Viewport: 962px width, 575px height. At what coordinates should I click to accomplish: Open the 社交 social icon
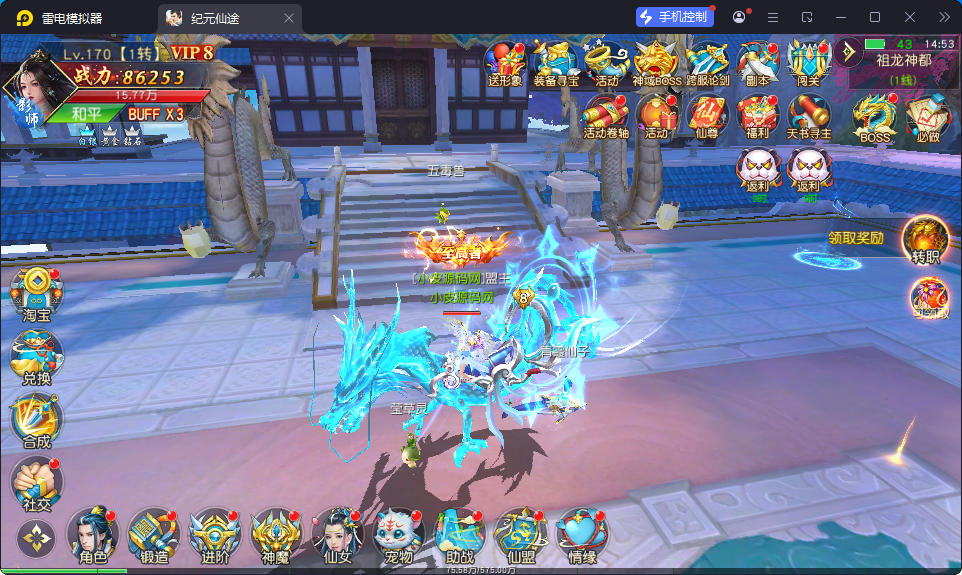37,484
